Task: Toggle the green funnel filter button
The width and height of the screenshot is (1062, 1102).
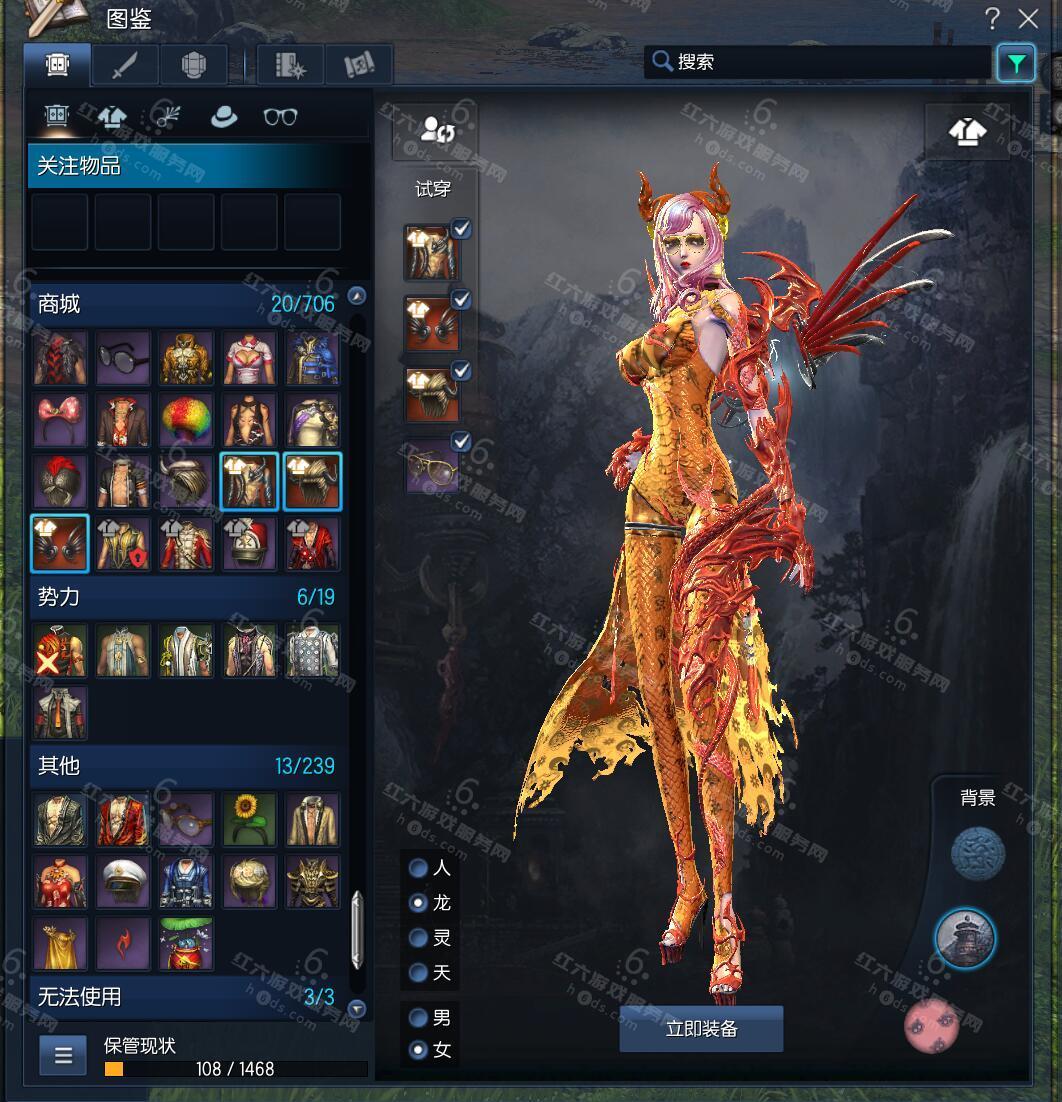Action: tap(1016, 64)
